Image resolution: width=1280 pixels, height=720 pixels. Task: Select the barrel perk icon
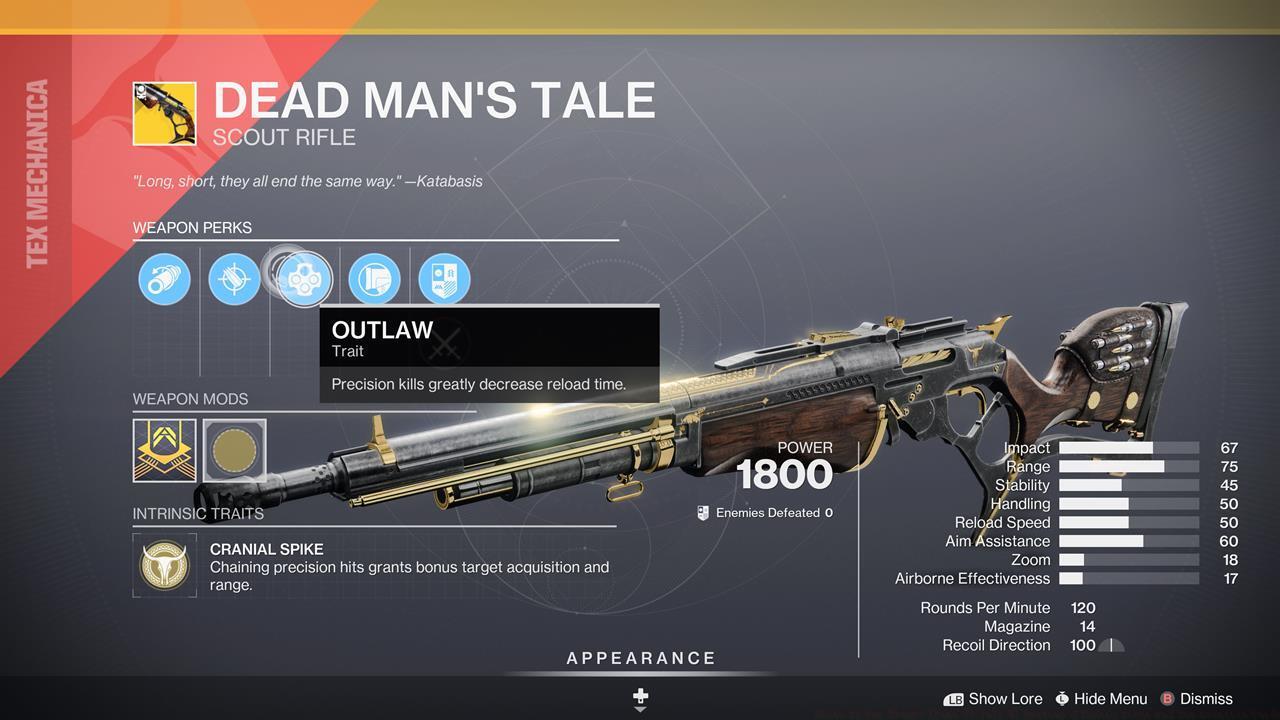pos(164,279)
